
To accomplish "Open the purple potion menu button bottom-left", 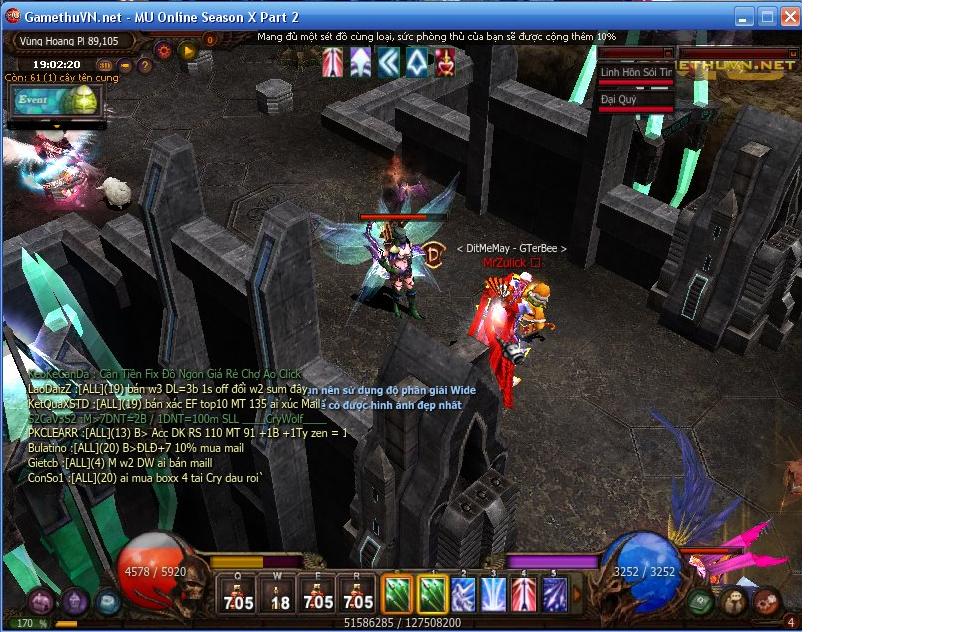I will 41,601.
